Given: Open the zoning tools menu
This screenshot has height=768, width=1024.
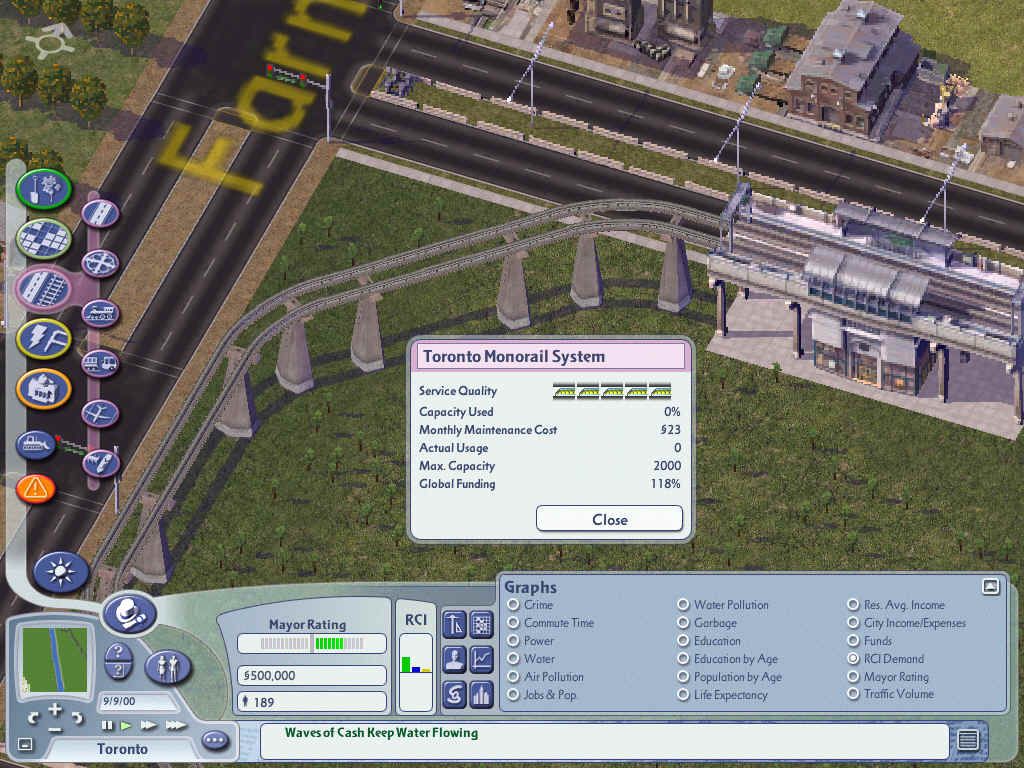Looking at the screenshot, I should [43, 238].
